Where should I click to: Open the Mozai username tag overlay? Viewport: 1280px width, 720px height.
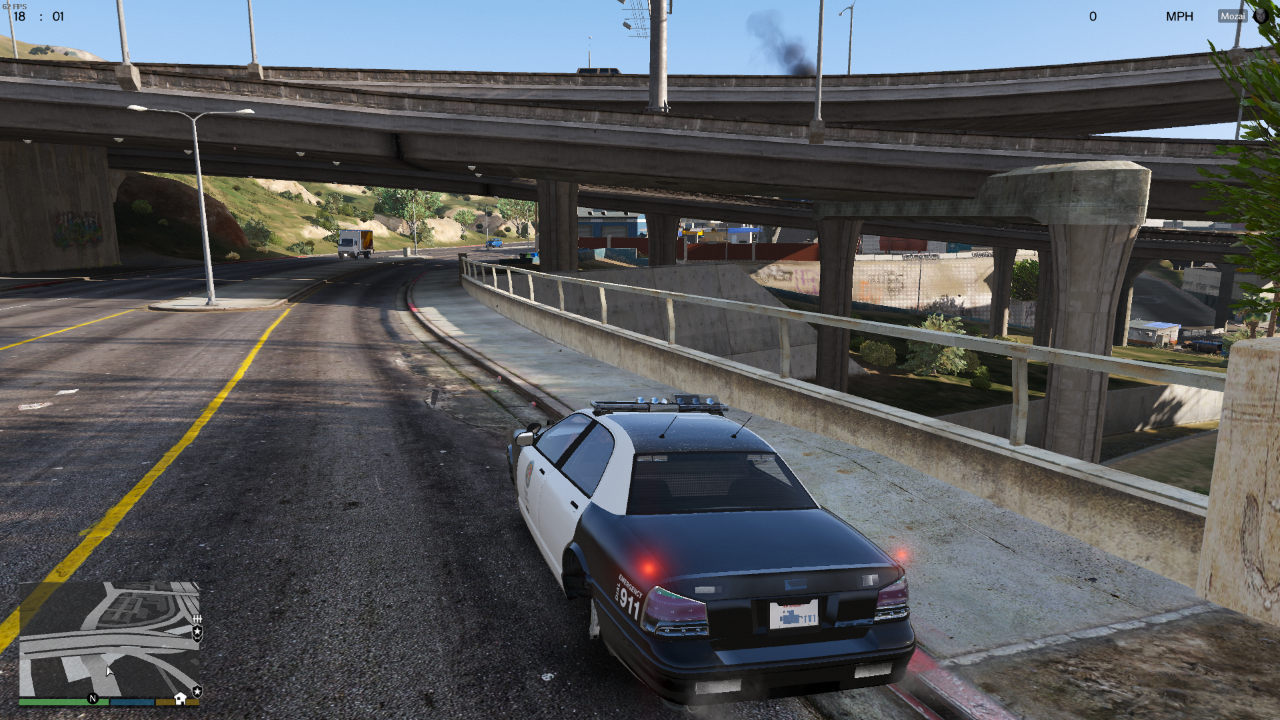[1232, 16]
